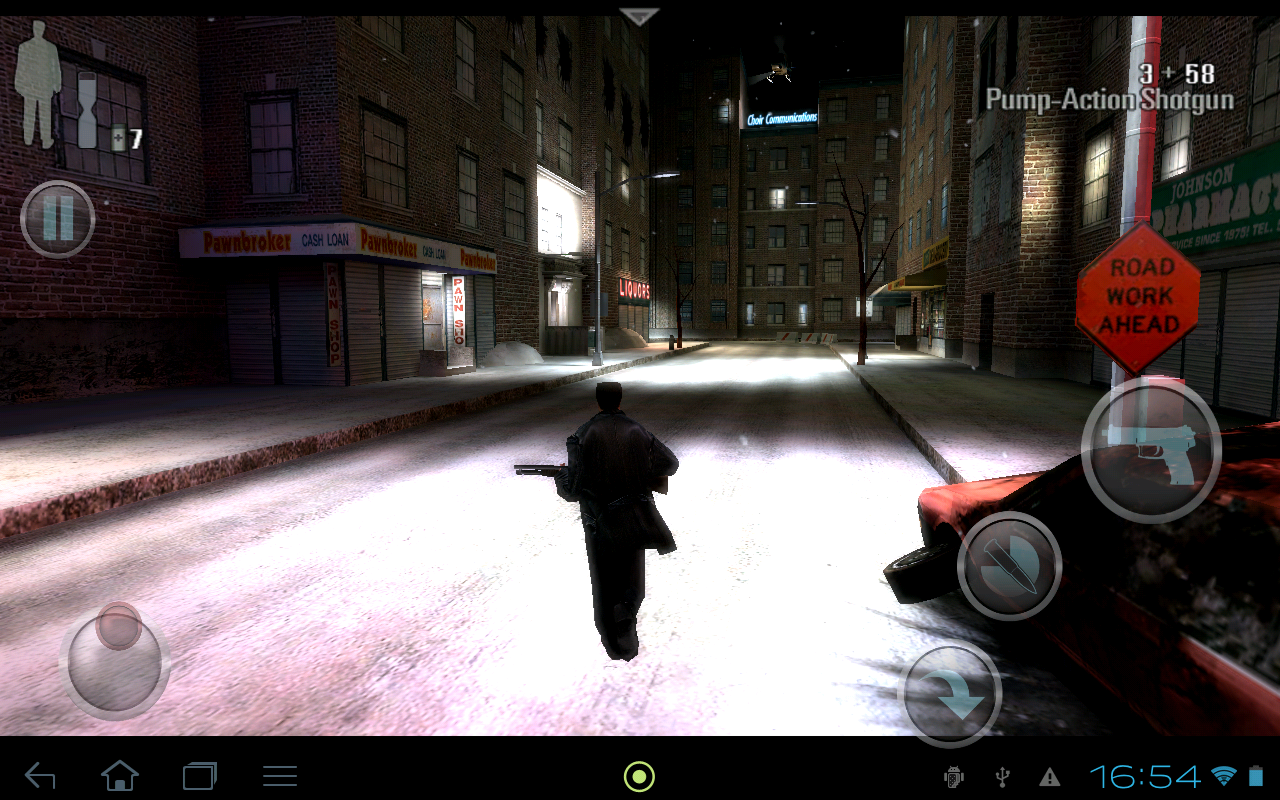Tap the Back arrow in the navigation bar
This screenshot has height=800, width=1280.
(x=40, y=775)
